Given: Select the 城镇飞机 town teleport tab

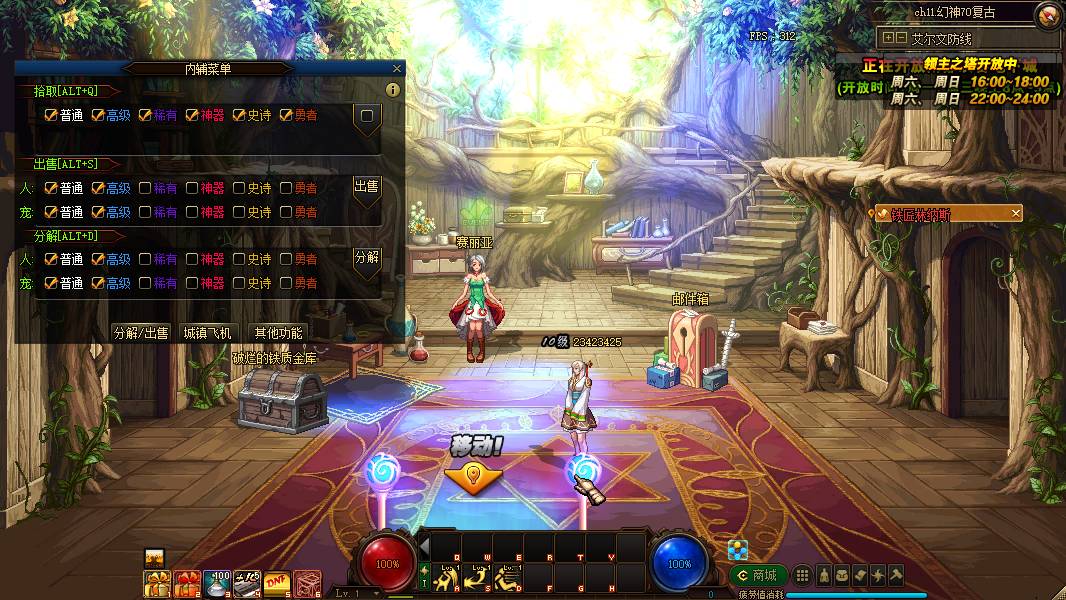Looking at the screenshot, I should (x=207, y=333).
